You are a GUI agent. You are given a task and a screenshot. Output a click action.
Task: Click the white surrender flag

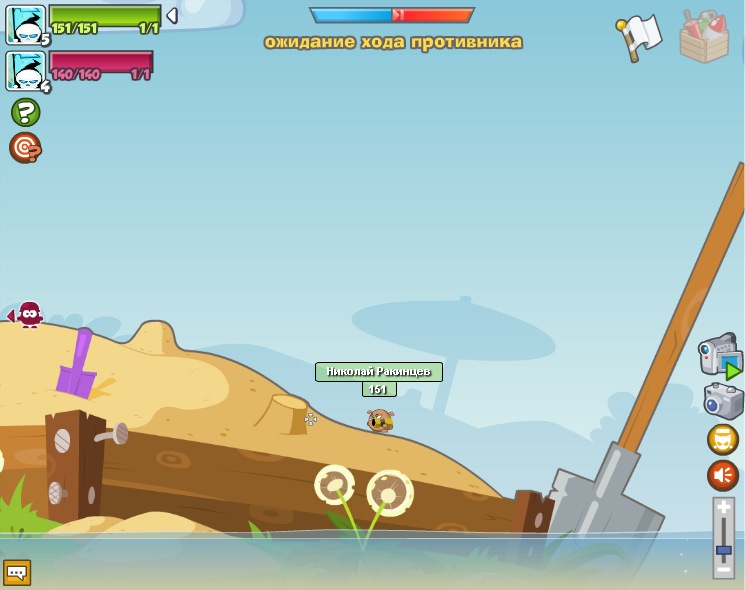coord(638,35)
